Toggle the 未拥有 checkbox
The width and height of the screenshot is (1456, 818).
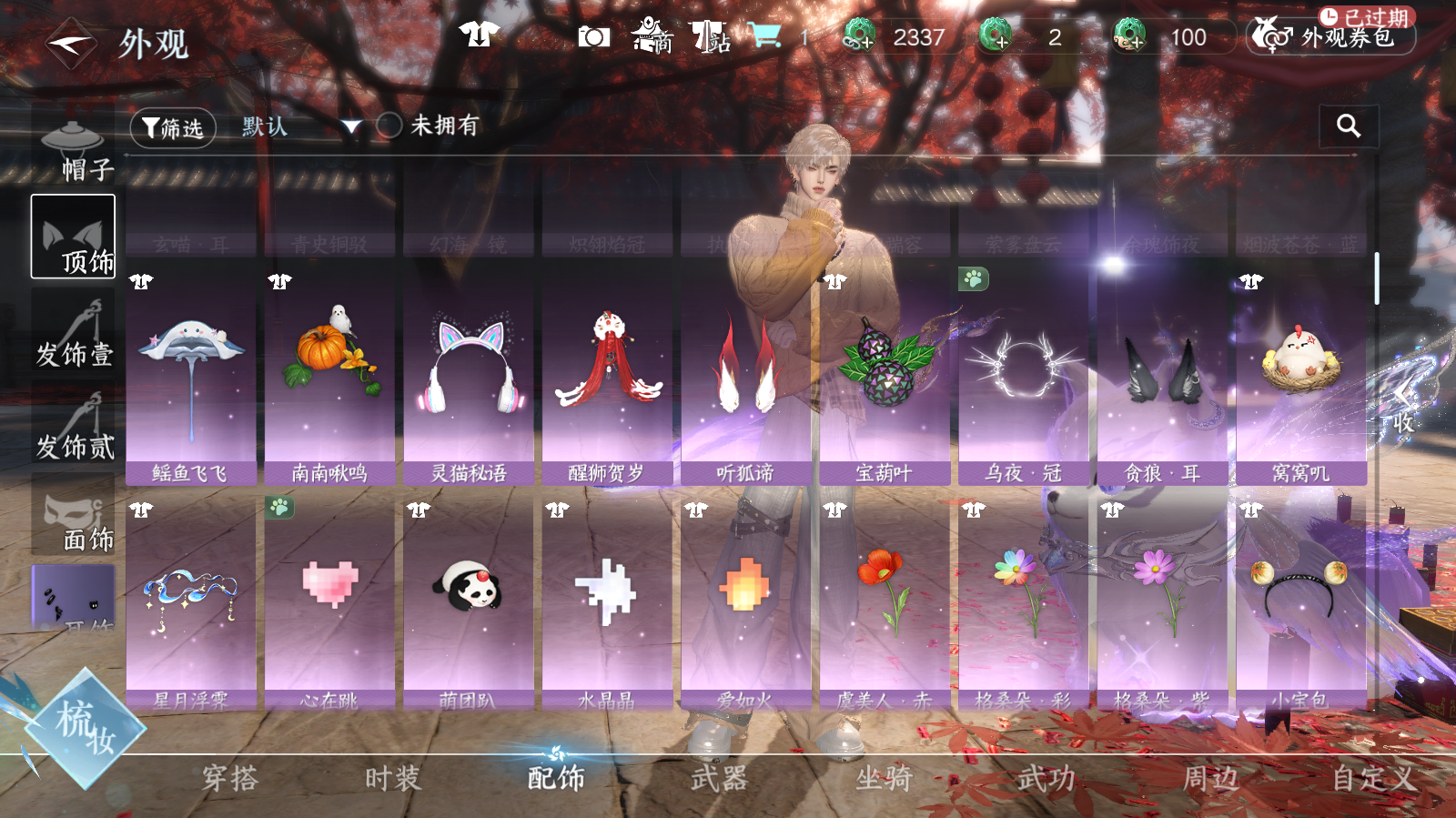pyautogui.click(x=389, y=126)
